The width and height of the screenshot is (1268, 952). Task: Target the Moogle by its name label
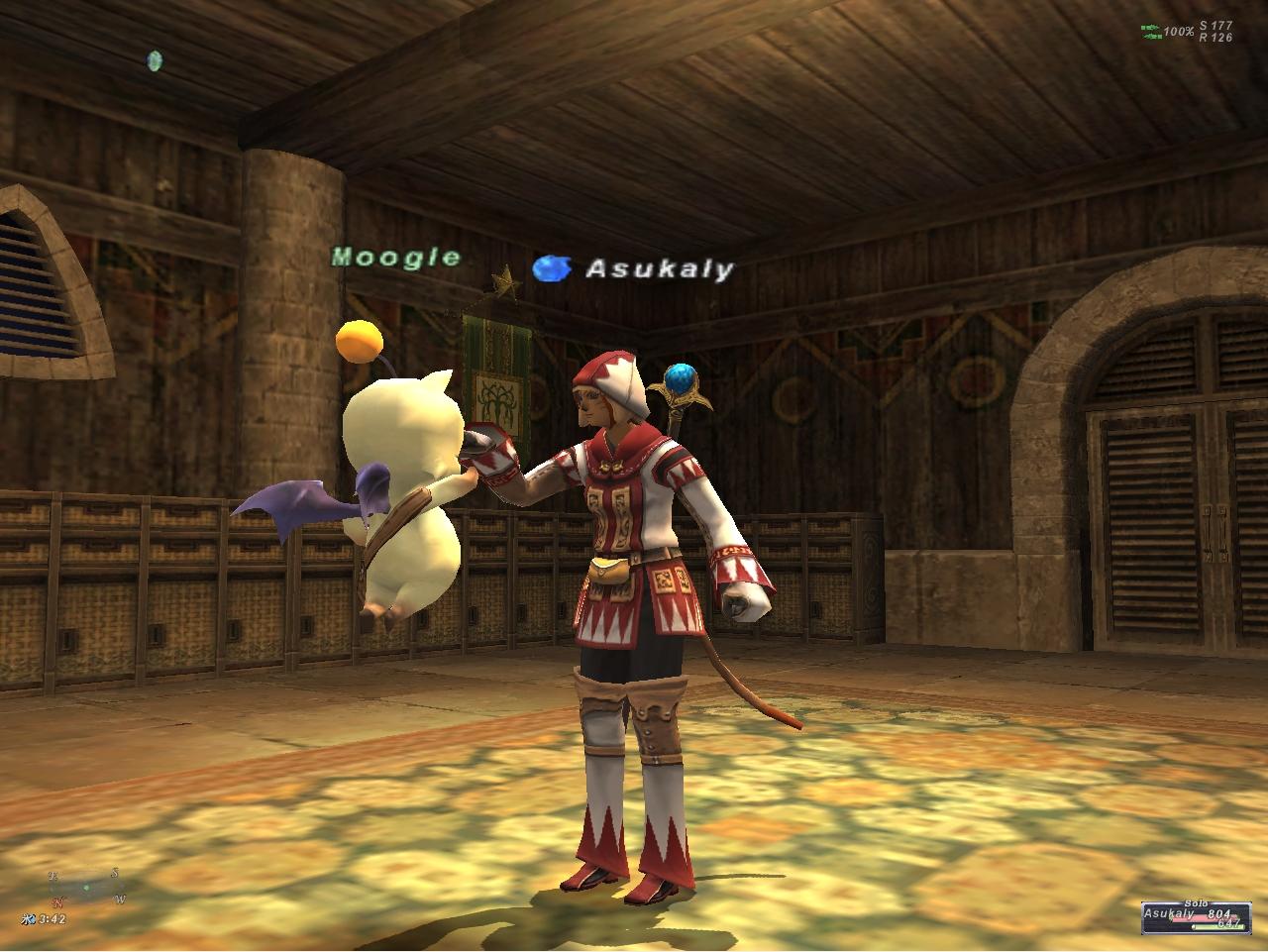click(396, 258)
